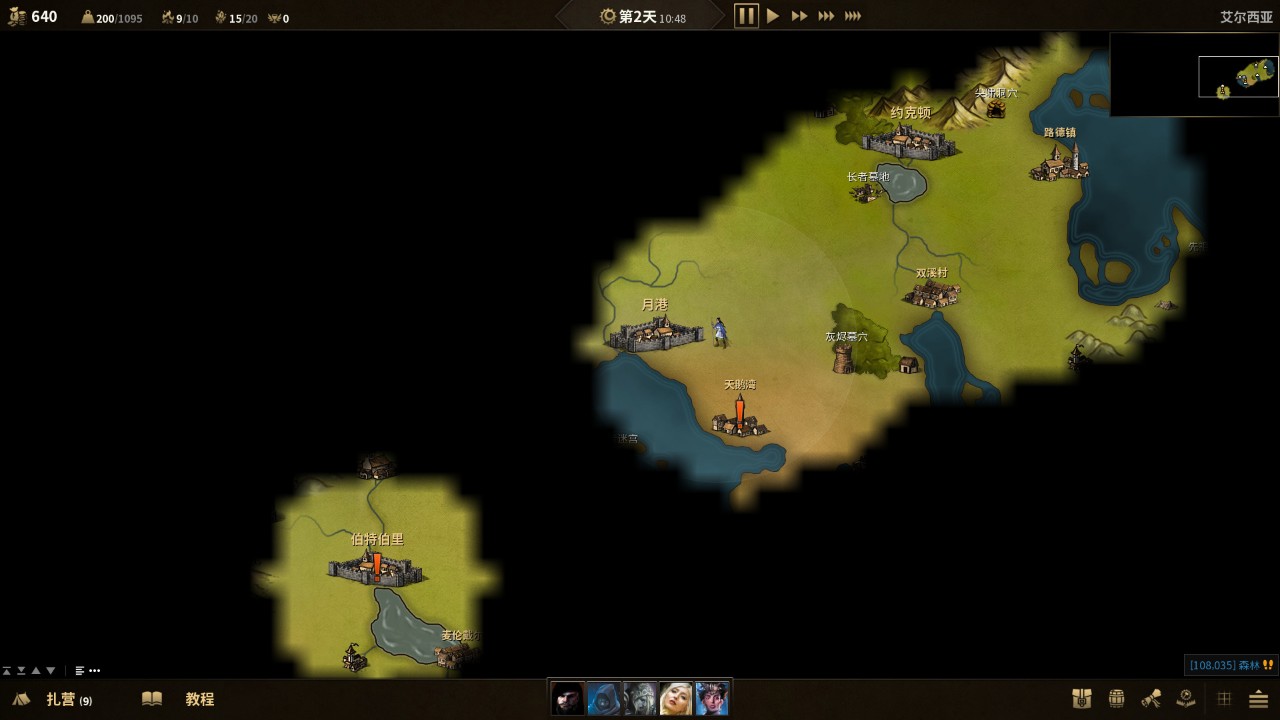Open the minimap in the corner
The height and width of the screenshot is (720, 1280).
pyautogui.click(x=1194, y=75)
